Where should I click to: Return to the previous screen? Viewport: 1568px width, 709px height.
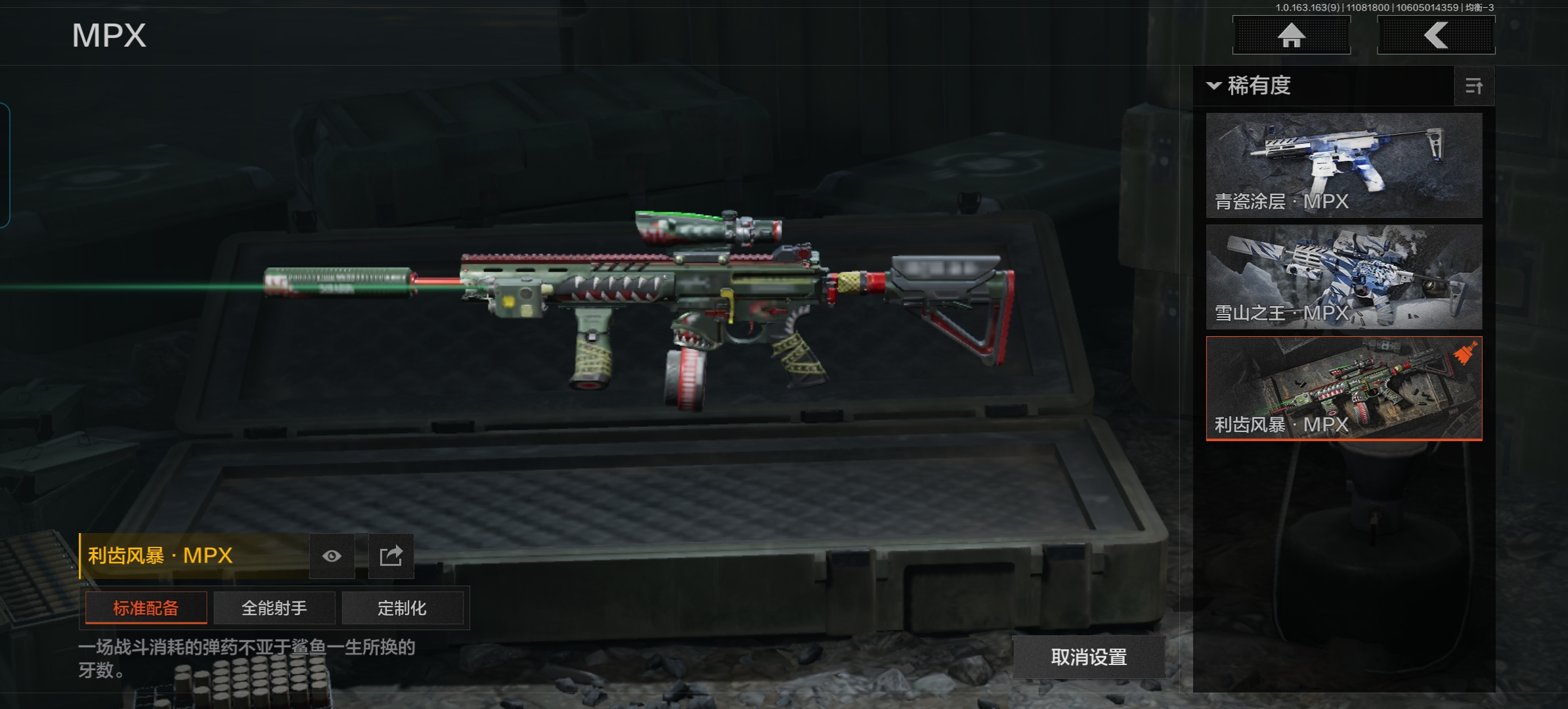point(1435,35)
